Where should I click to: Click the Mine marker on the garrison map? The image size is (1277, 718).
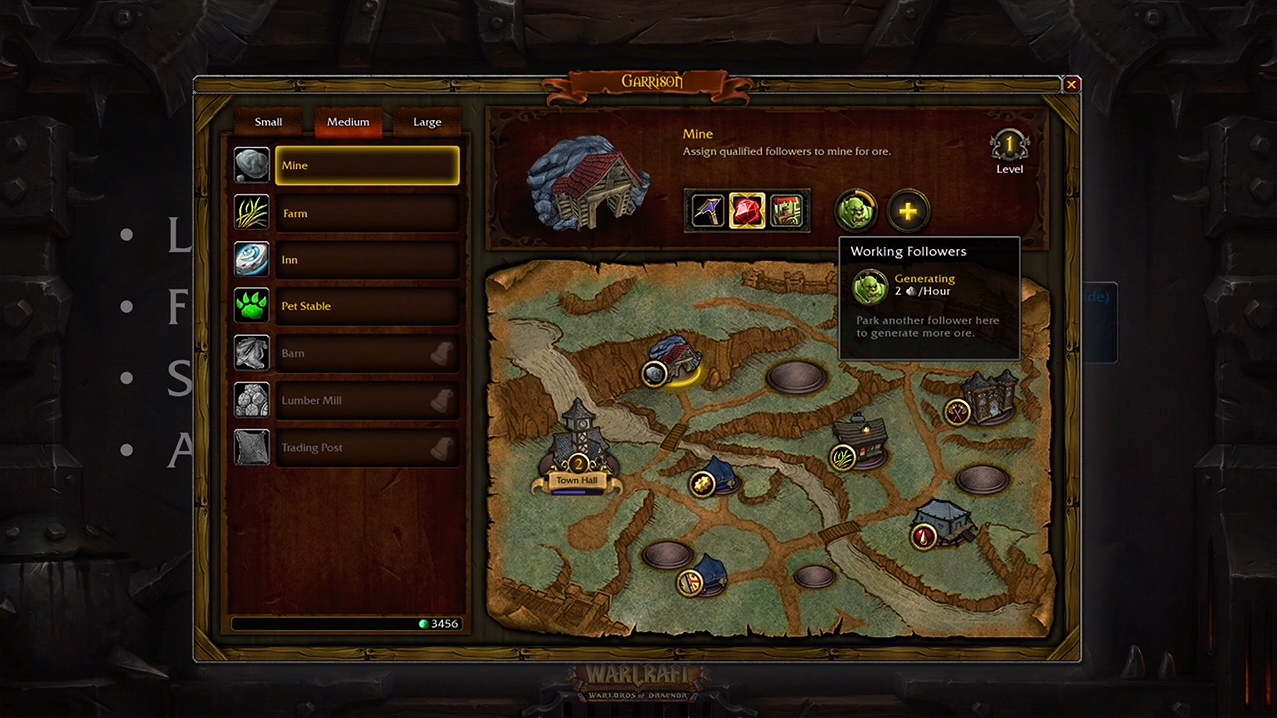click(x=654, y=373)
